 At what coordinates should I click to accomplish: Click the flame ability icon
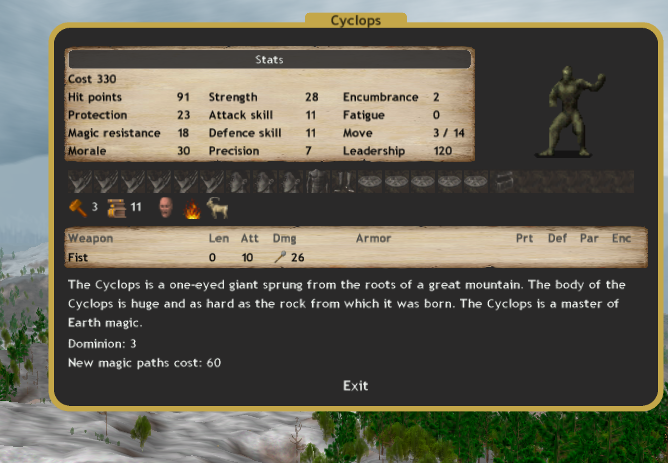(x=192, y=208)
